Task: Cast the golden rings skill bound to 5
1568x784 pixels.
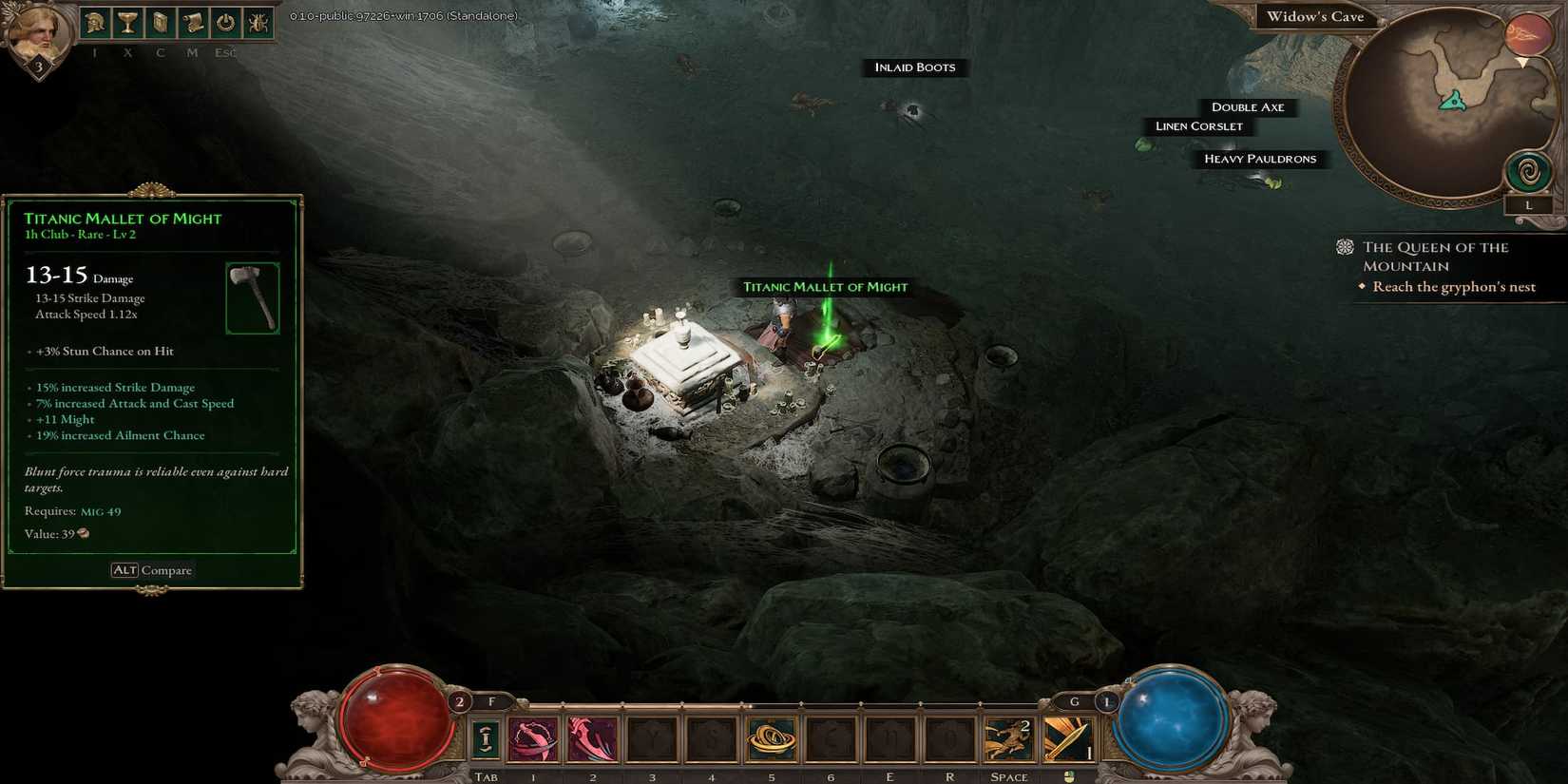Action: [772, 738]
